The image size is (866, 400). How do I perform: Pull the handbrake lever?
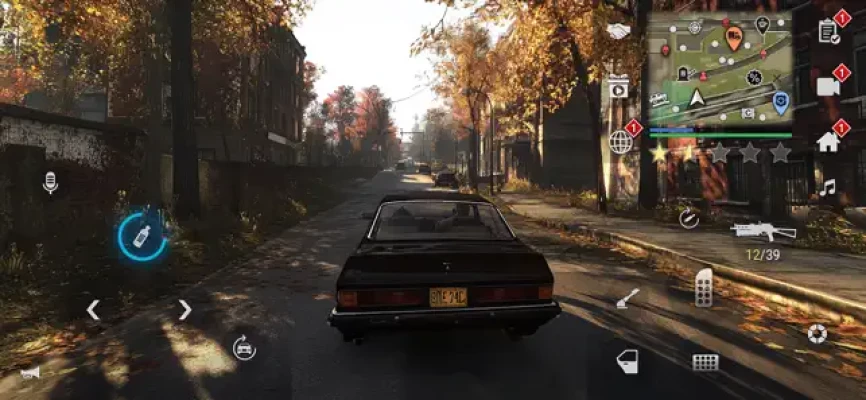(x=628, y=298)
